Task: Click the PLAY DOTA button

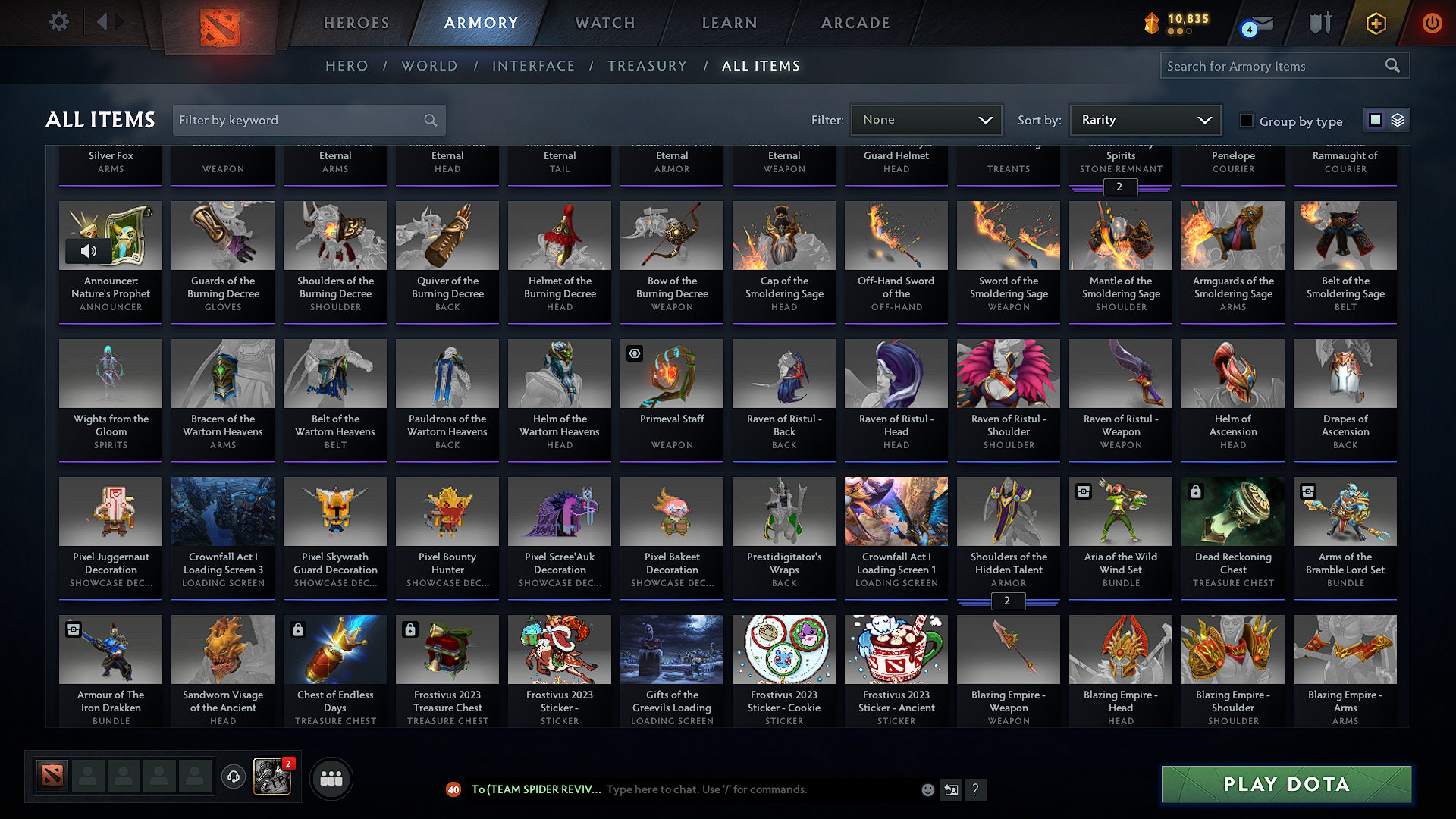Action: coord(1285,785)
